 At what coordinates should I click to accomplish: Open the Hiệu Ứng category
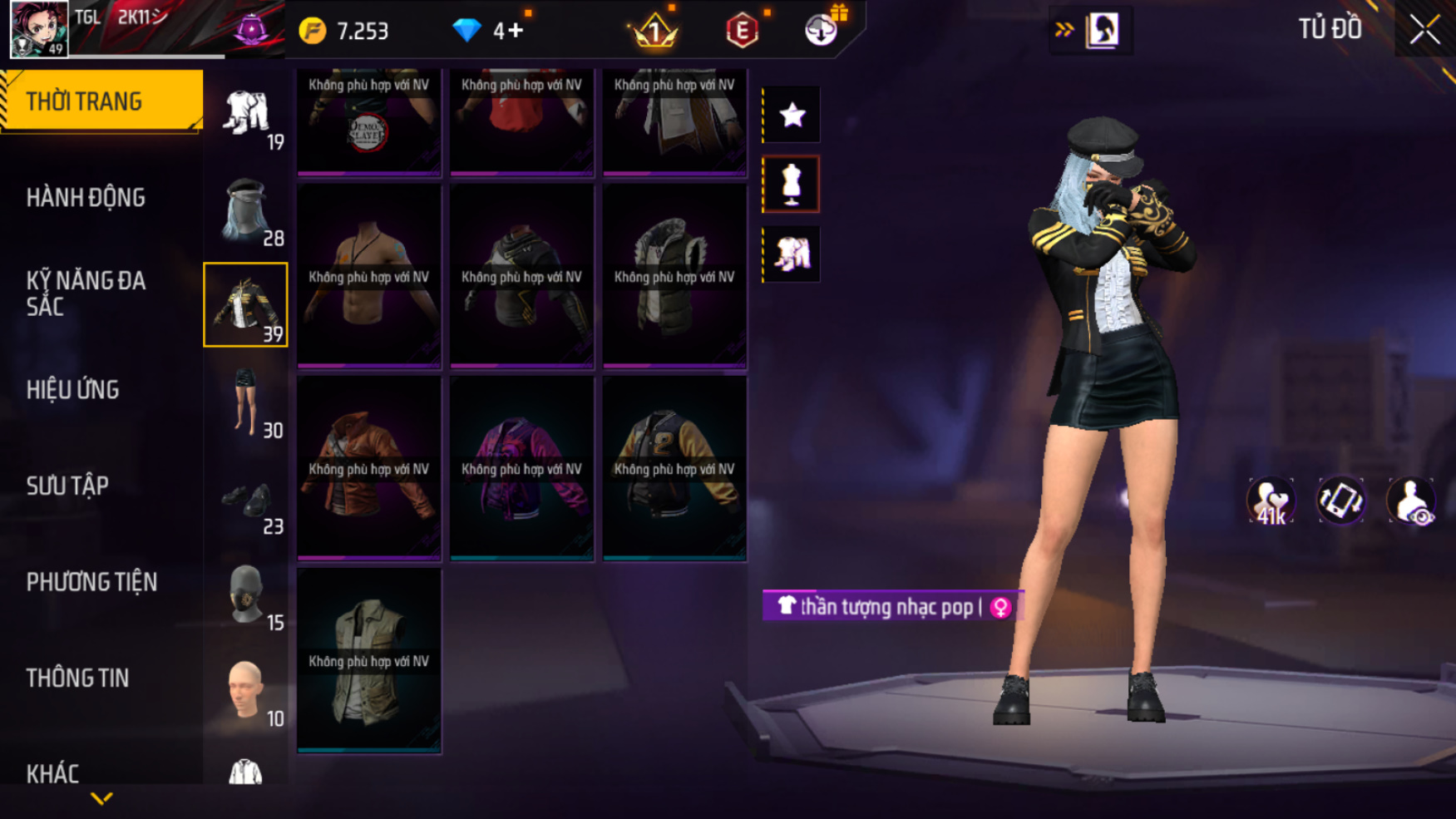point(73,390)
